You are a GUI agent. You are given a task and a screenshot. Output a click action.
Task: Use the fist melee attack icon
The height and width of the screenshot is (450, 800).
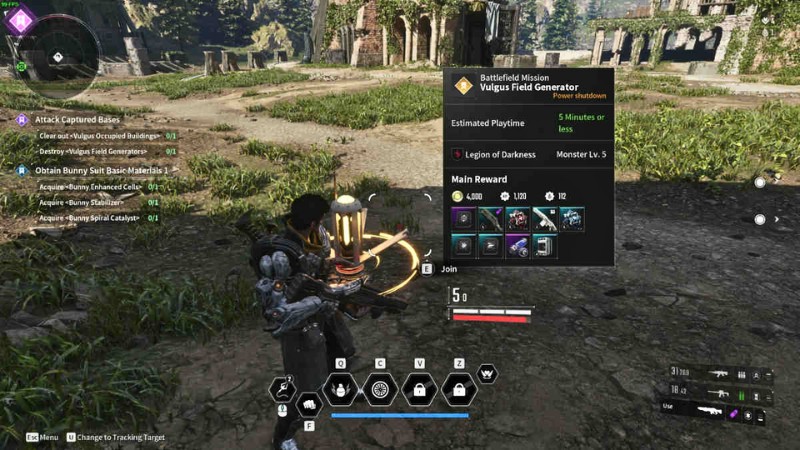309,402
